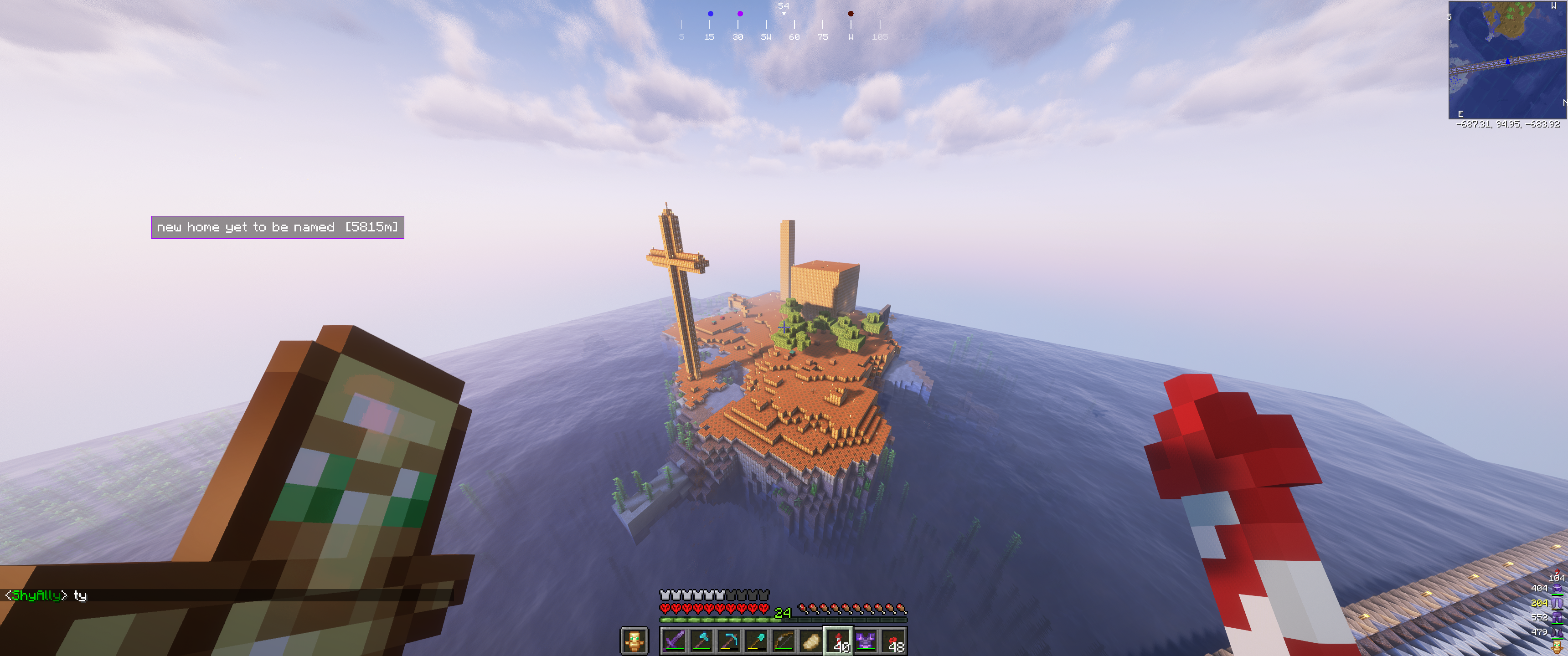Click ShyAlly's chat message
The height and width of the screenshot is (656, 1568).
tap(46, 595)
